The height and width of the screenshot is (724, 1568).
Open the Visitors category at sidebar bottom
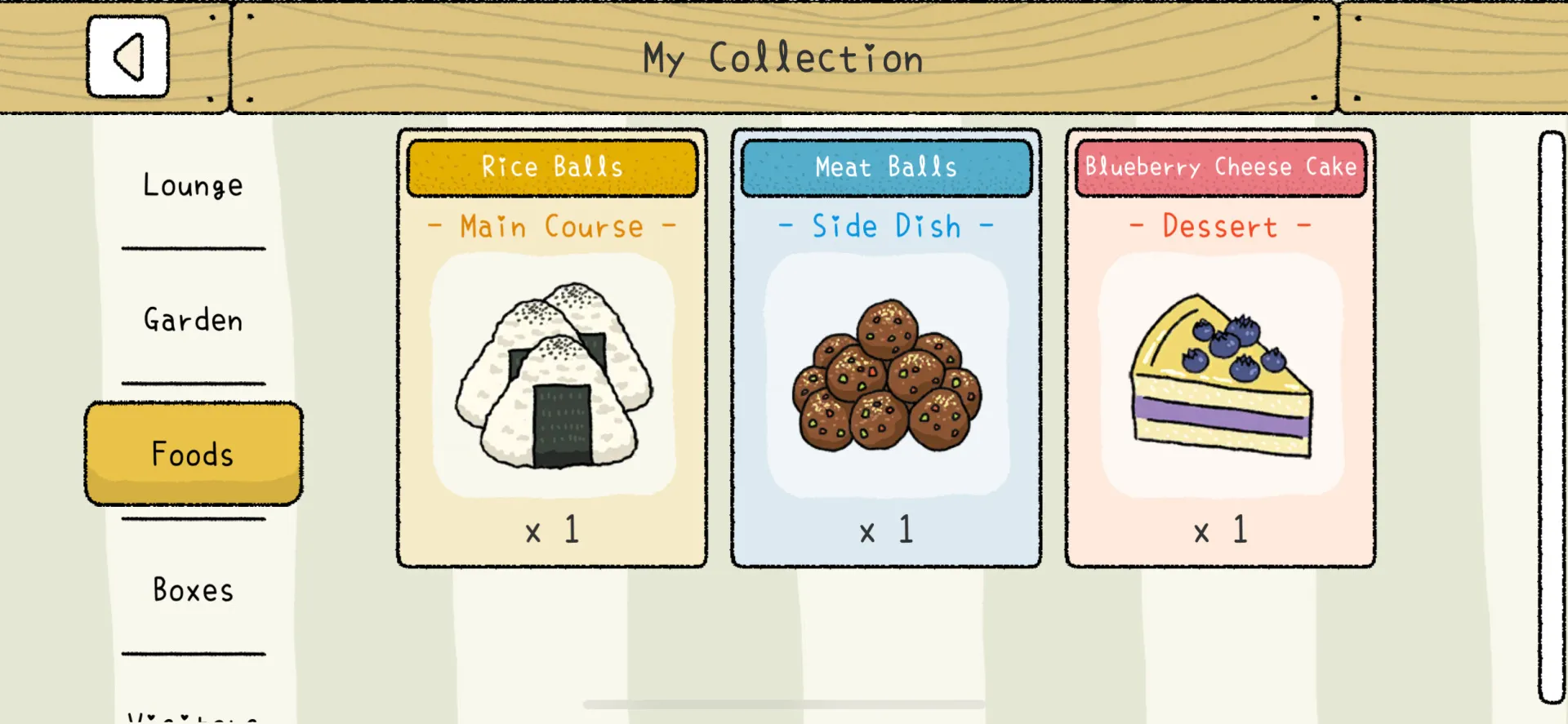(x=193, y=716)
